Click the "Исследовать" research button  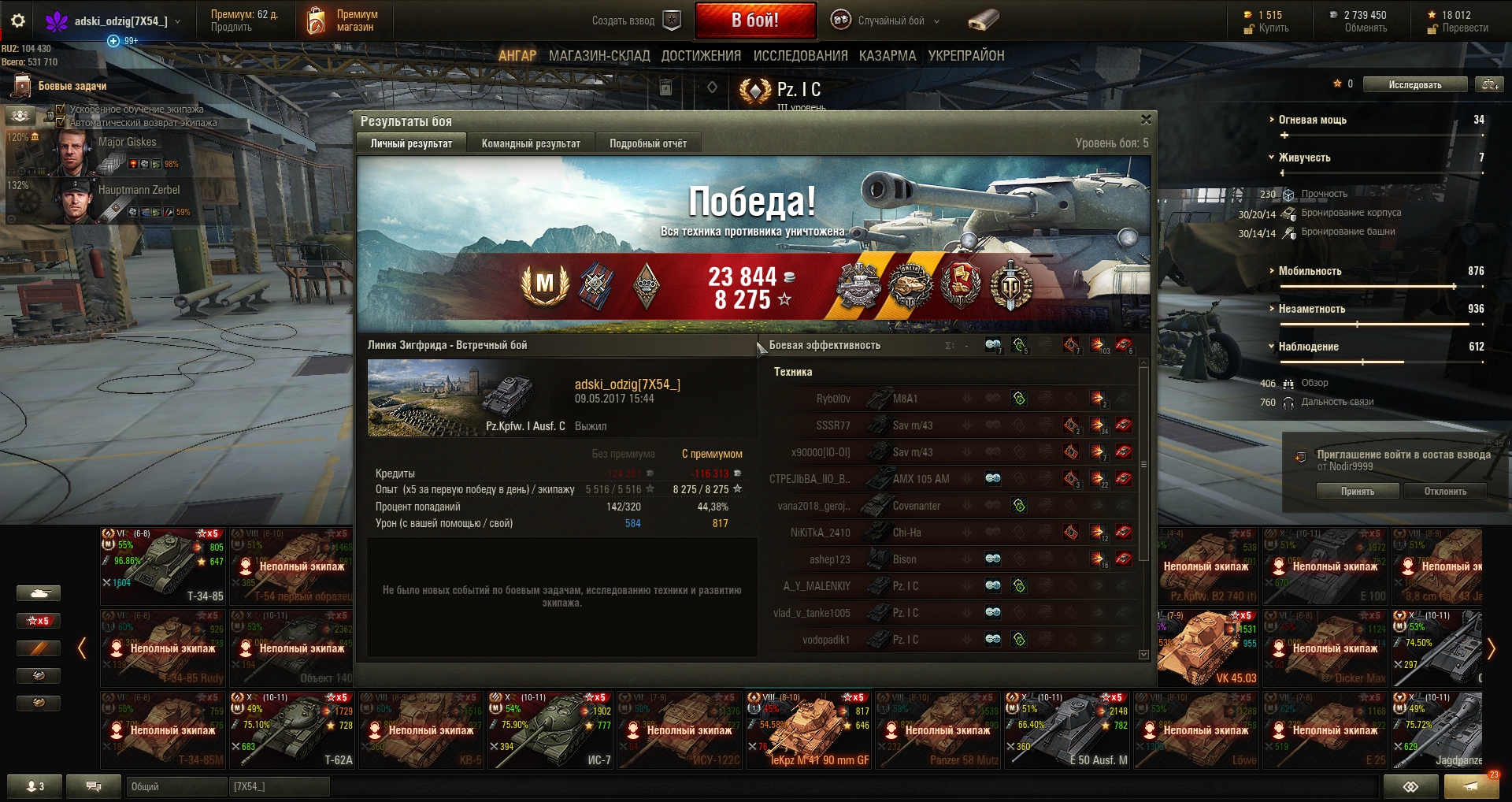pos(1415,85)
